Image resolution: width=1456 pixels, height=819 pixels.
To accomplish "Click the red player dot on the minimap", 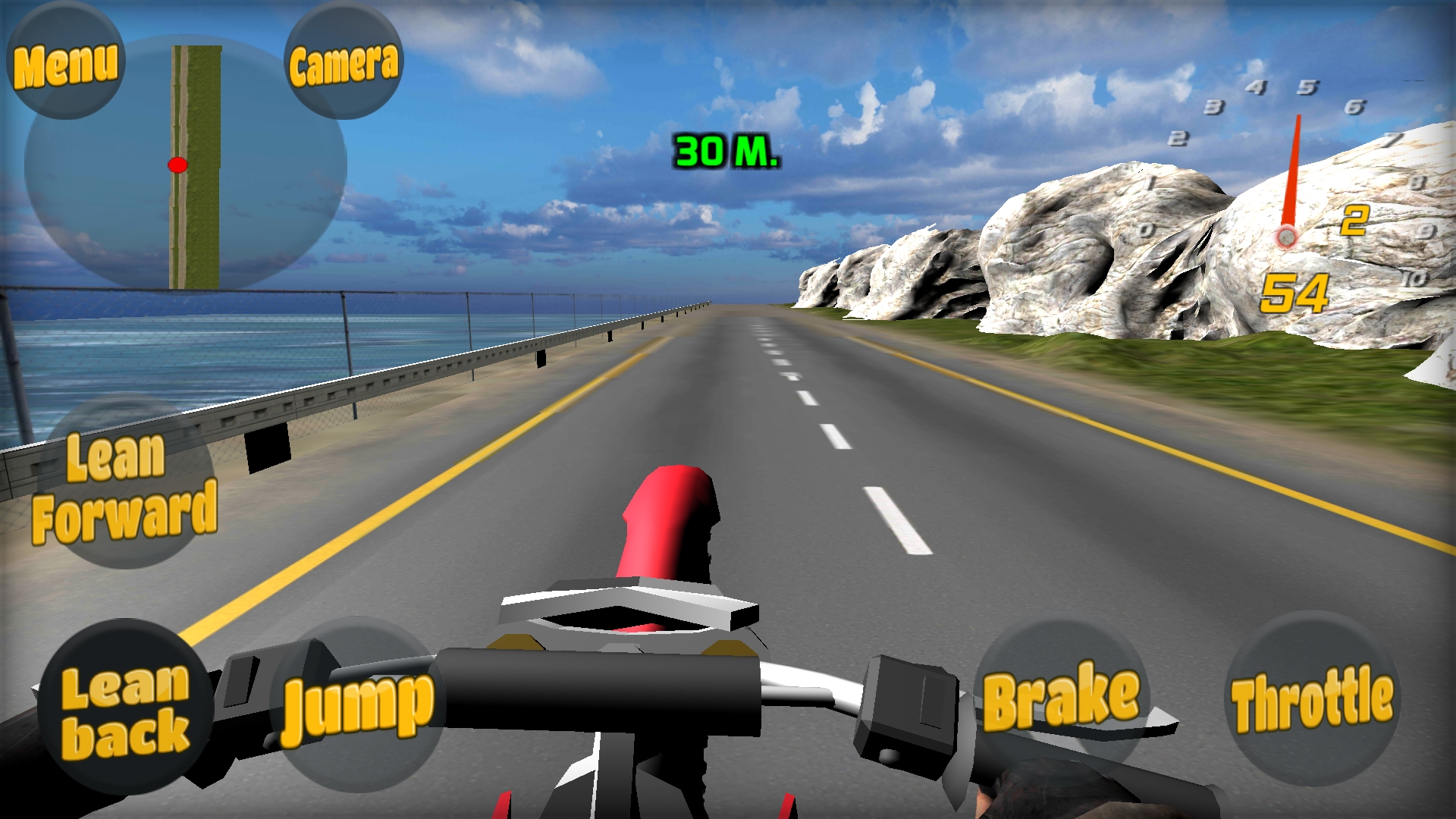I will pos(178,165).
